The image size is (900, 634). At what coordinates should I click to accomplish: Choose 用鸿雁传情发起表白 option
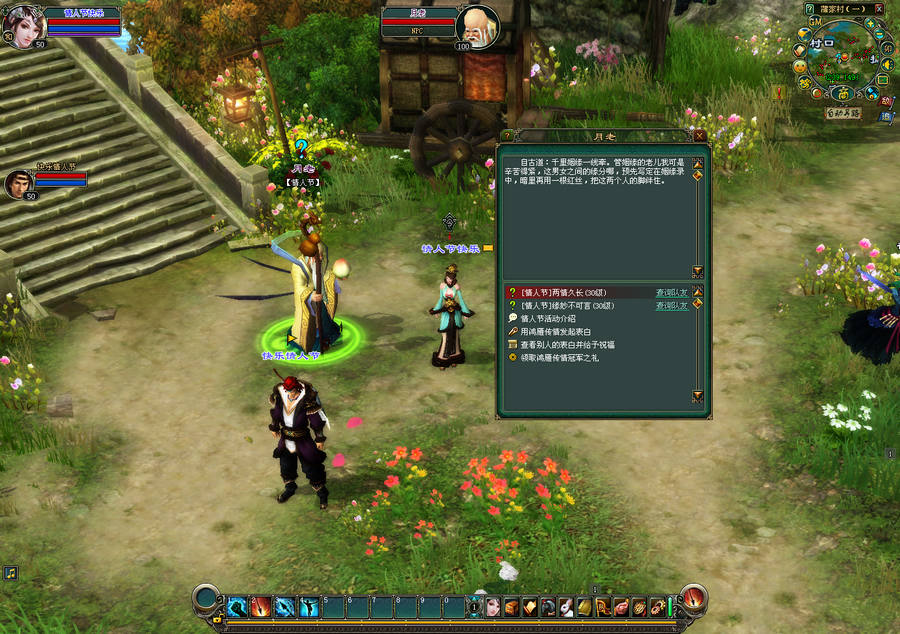tap(555, 331)
